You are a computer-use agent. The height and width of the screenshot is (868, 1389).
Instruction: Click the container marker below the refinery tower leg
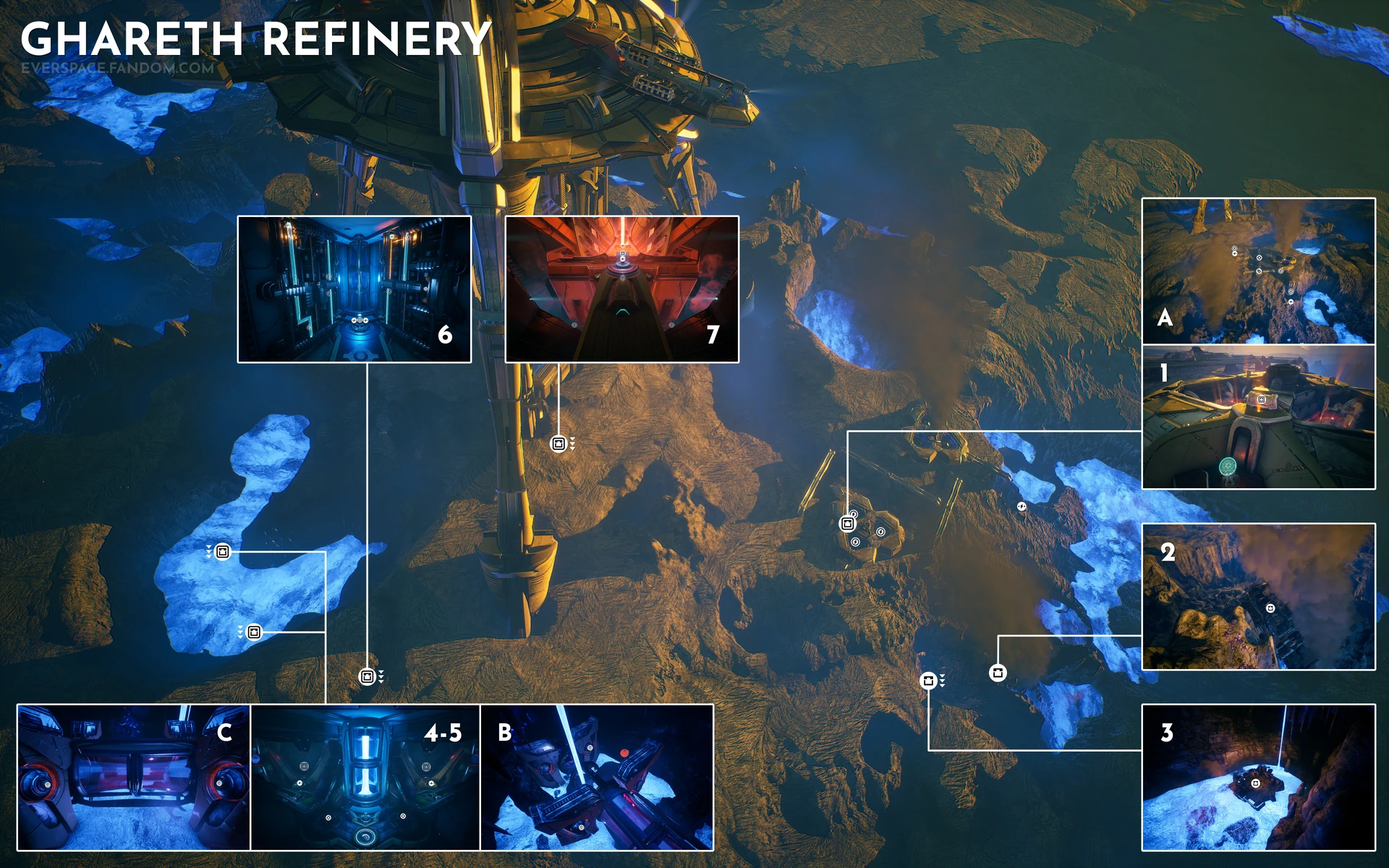tap(558, 443)
